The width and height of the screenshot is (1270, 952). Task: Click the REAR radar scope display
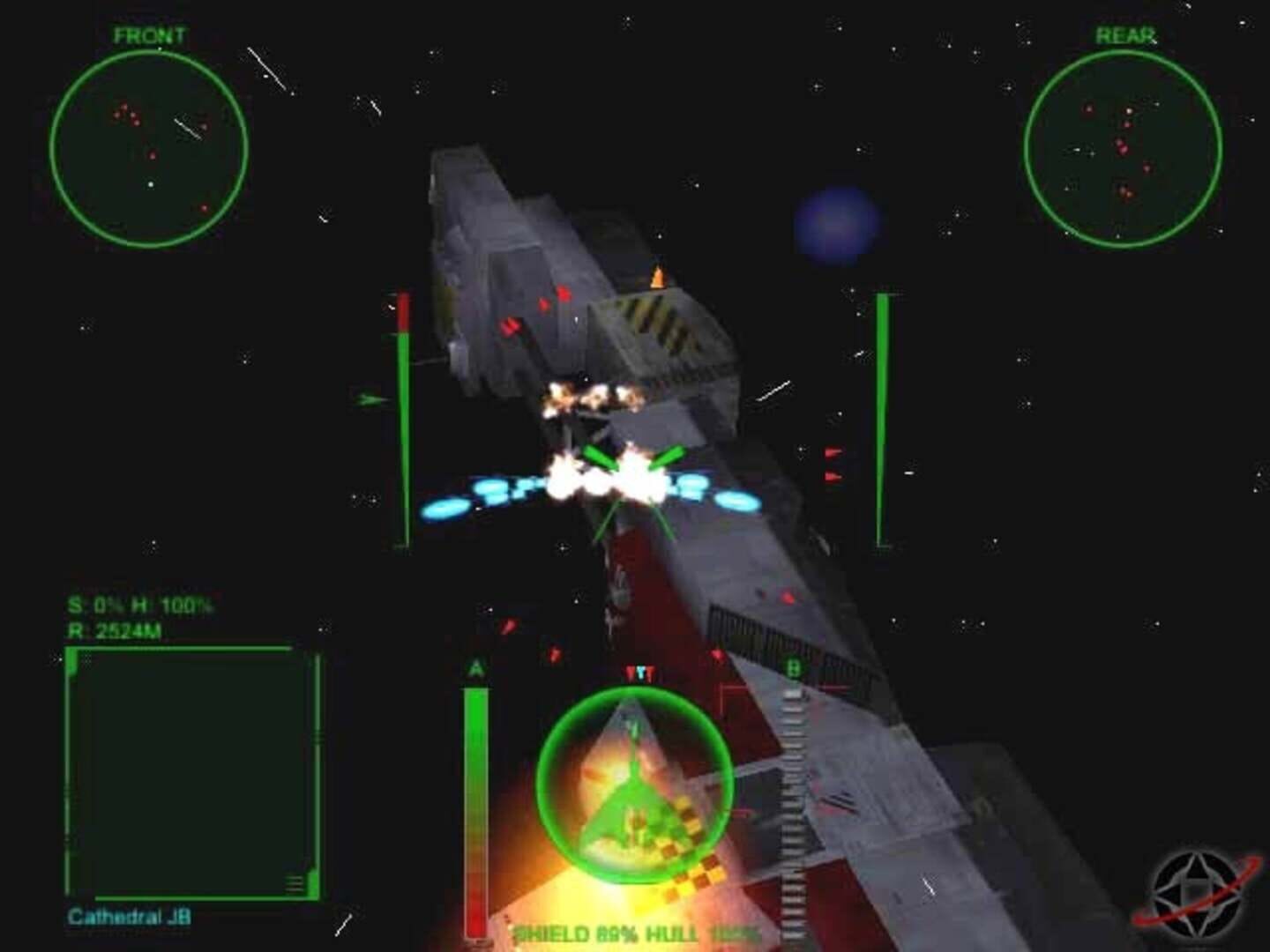(1124, 145)
